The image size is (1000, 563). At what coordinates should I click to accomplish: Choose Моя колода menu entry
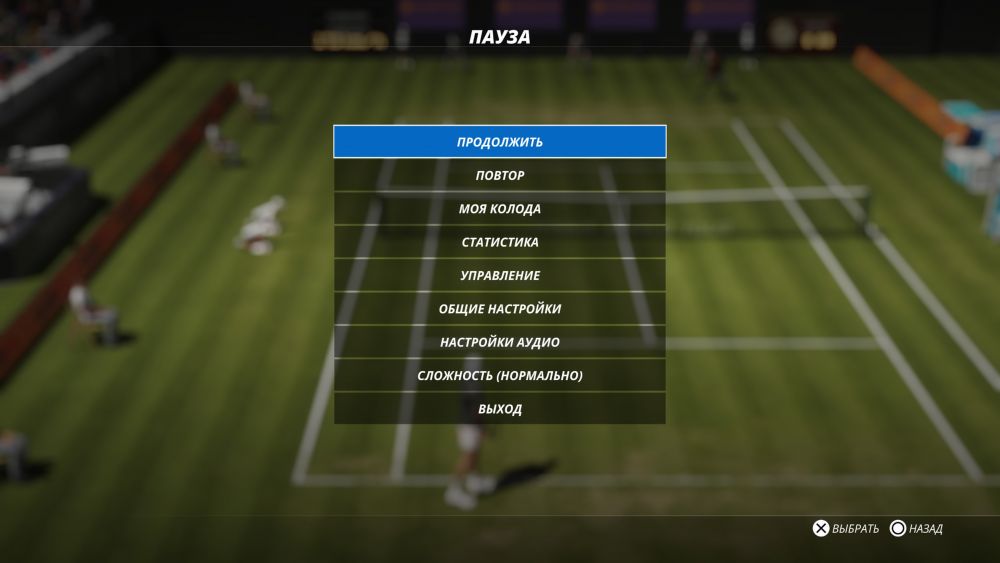click(x=500, y=209)
